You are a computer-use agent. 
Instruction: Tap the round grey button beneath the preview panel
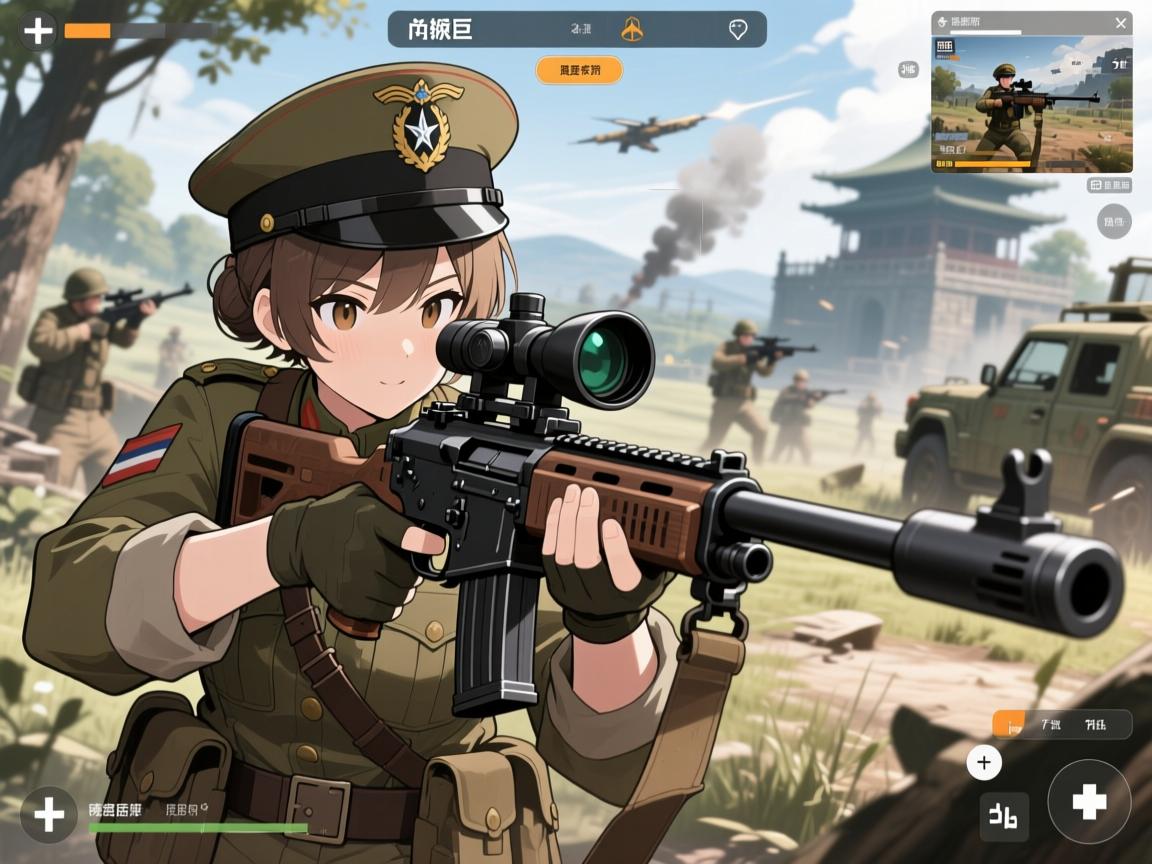point(1114,220)
